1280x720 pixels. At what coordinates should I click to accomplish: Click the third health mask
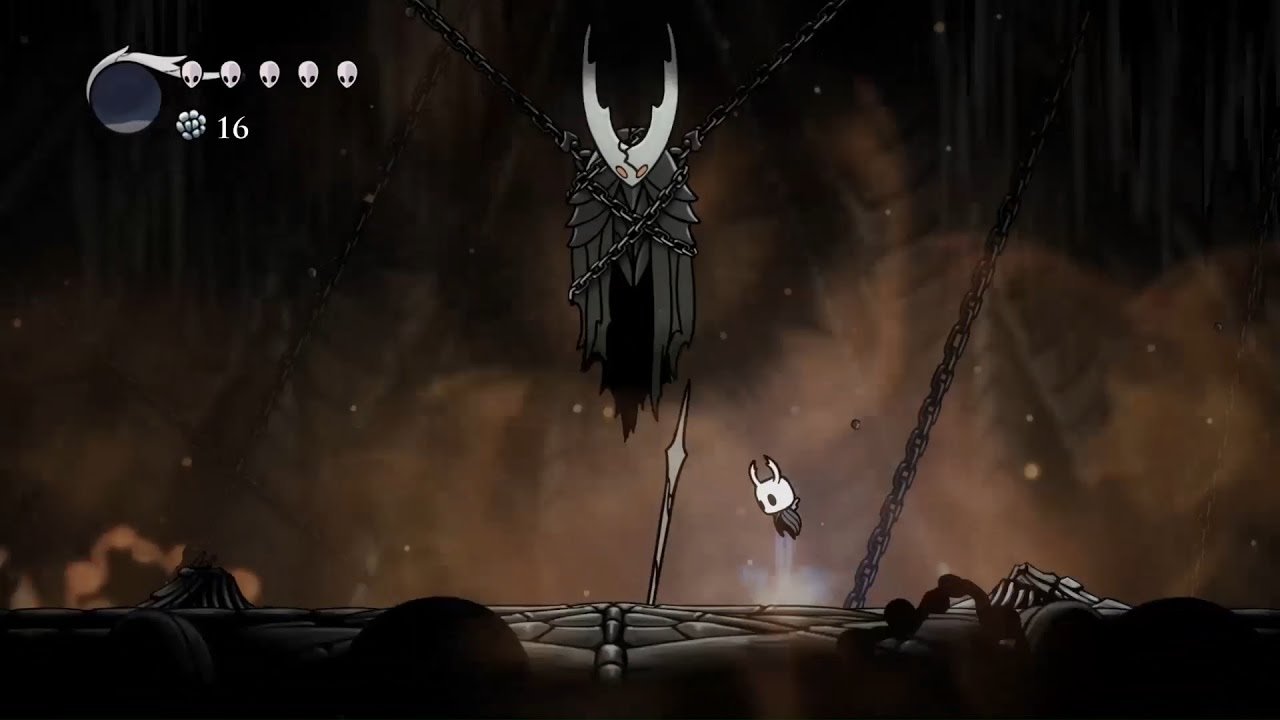pos(268,72)
